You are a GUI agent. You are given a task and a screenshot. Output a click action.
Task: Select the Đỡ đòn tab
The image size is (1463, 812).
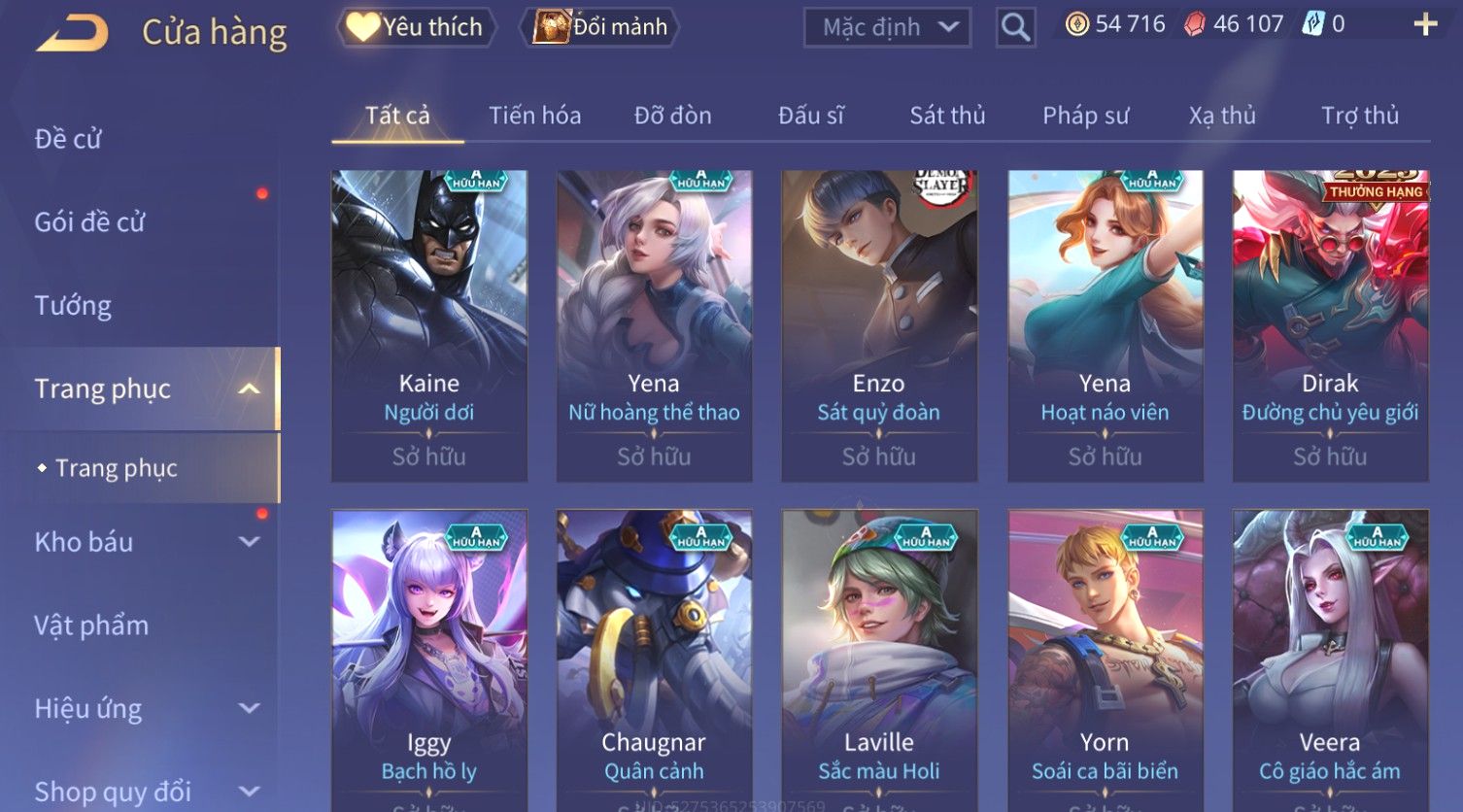pos(672,116)
